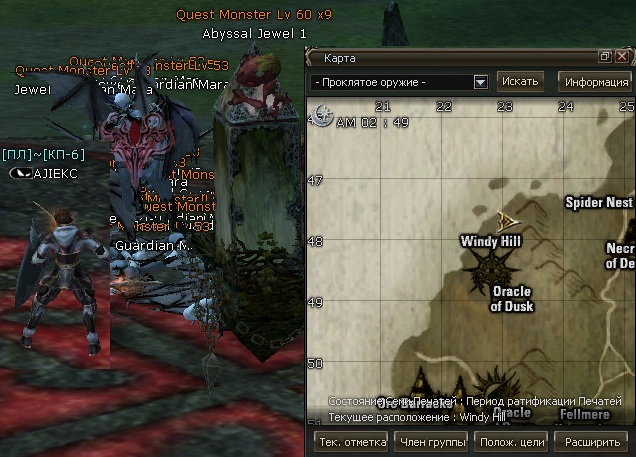Click the player arrow marker on map
Screen dimensions: 636x457
[508, 218]
